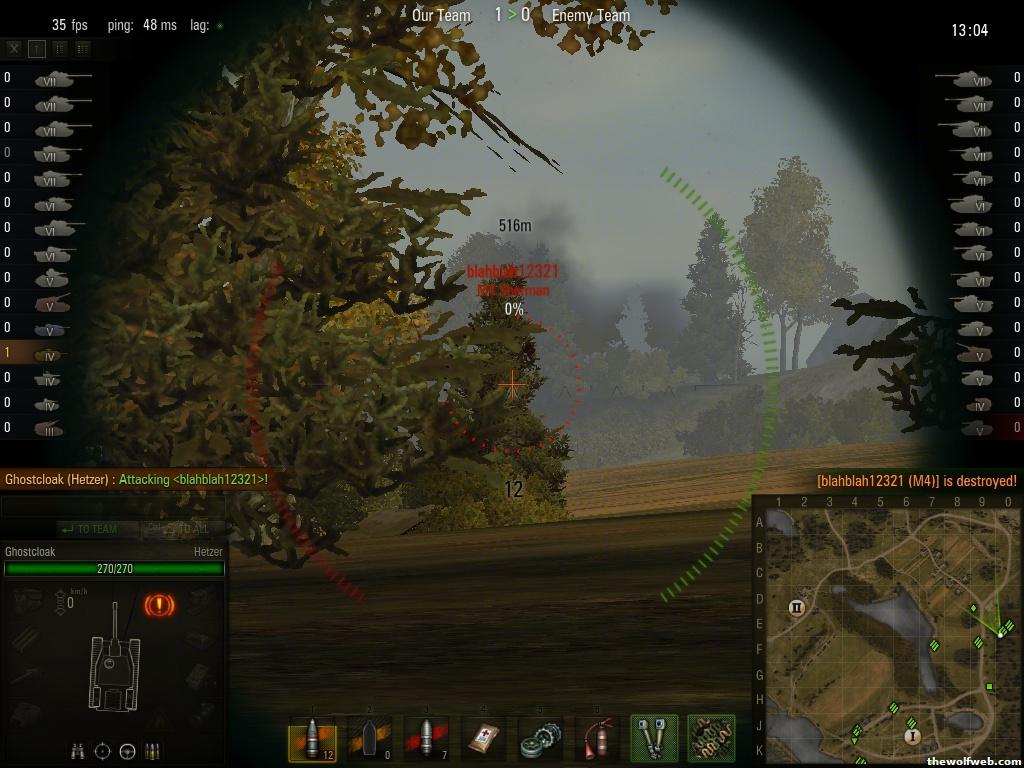The height and width of the screenshot is (768, 1024).
Task: Use the repair kit gears consumable
Action: pyautogui.click(x=540, y=739)
